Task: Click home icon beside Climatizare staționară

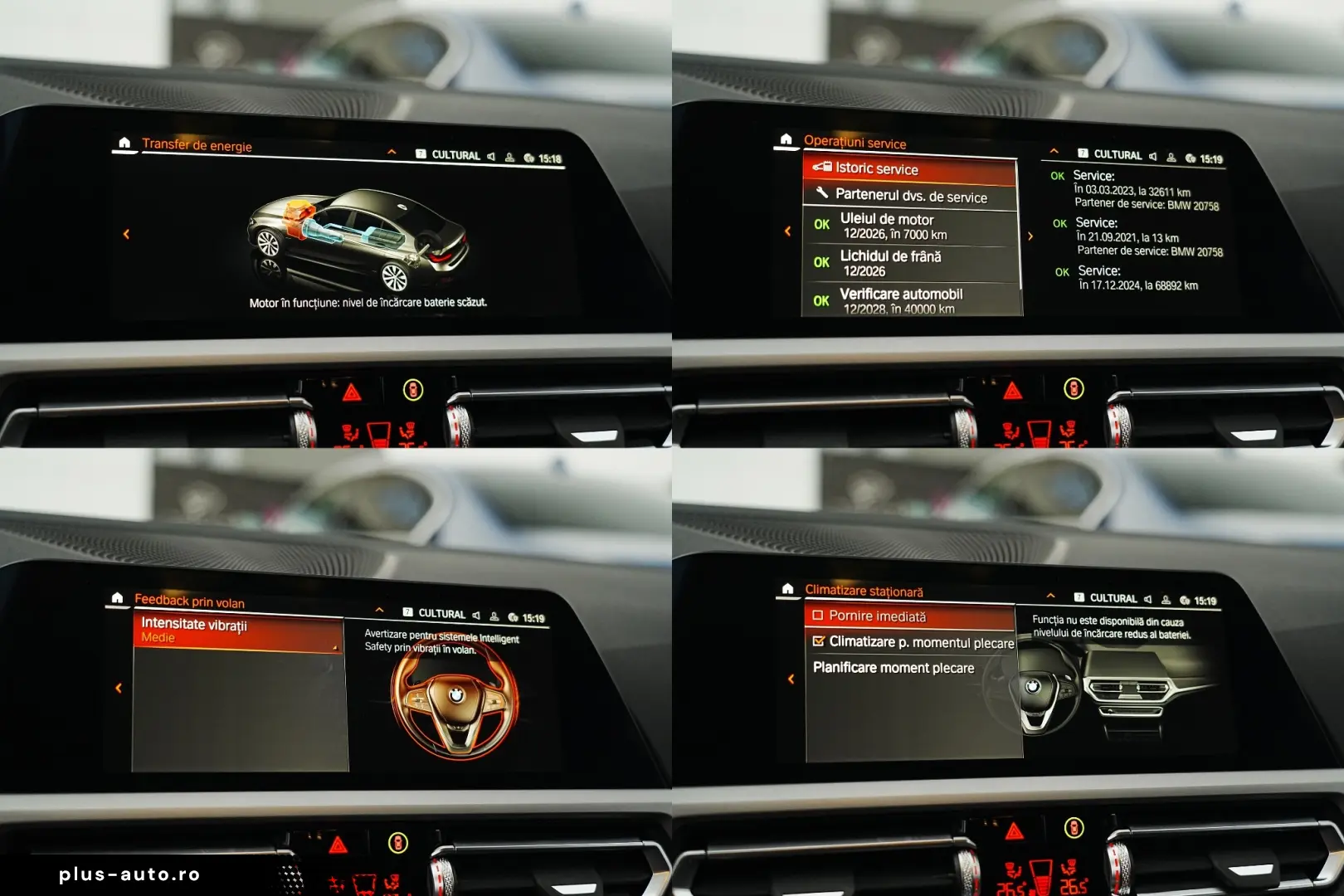Action: click(x=787, y=589)
